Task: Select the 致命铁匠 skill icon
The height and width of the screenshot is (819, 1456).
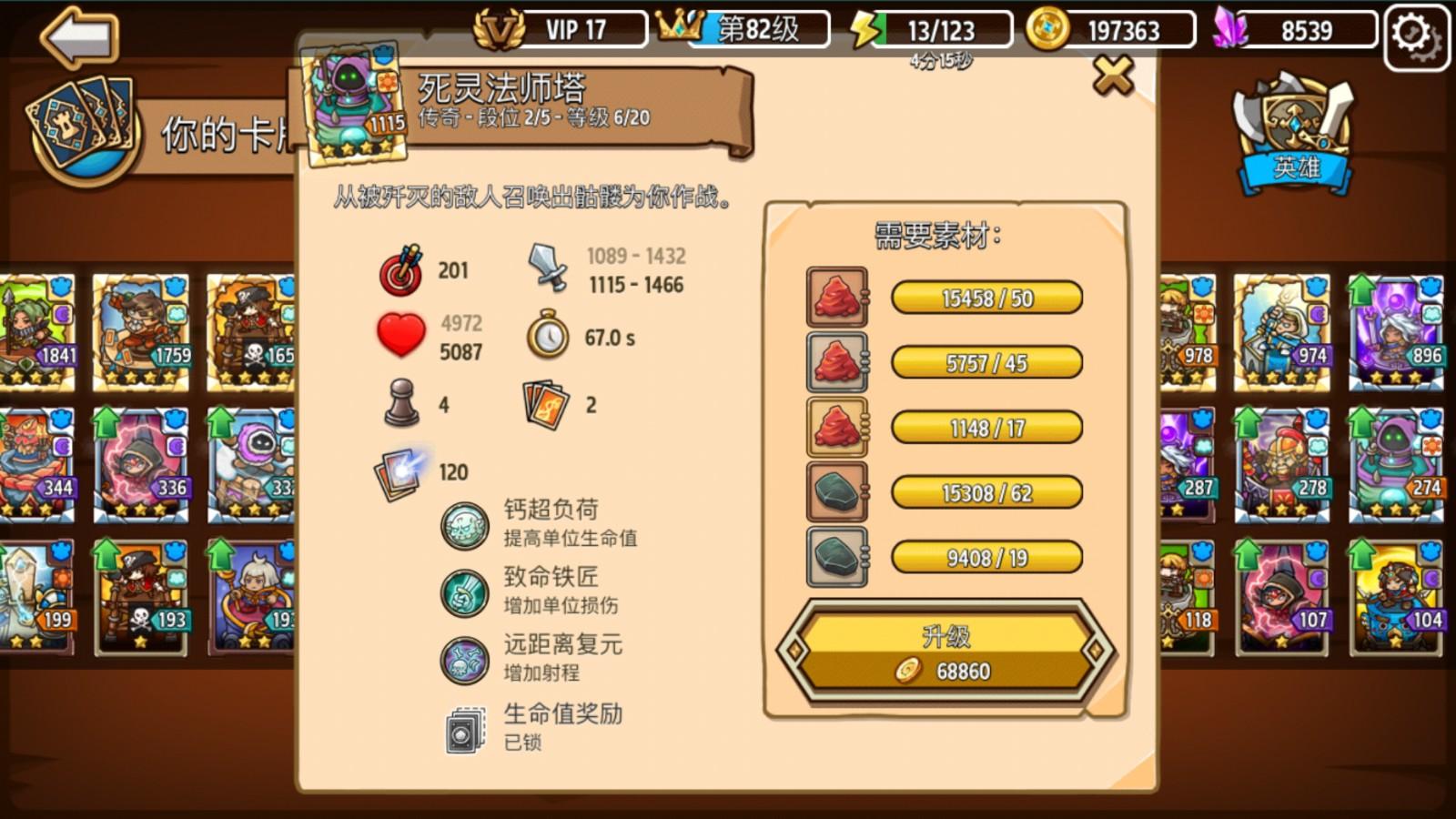Action: (465, 587)
